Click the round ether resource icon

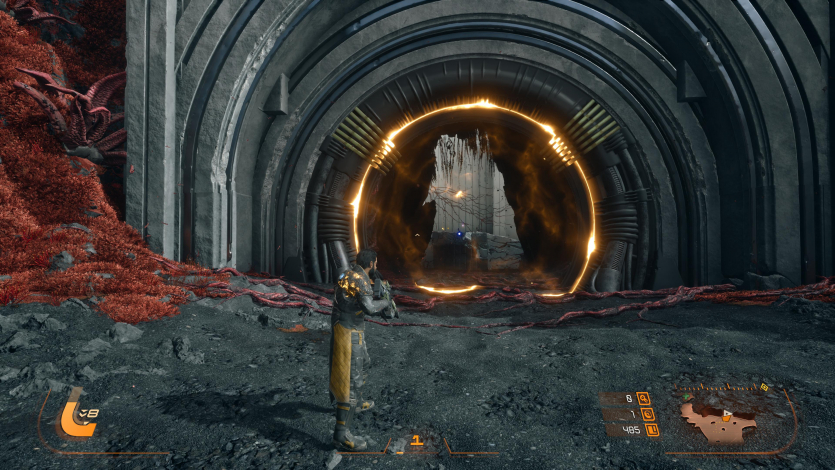pyautogui.click(x=647, y=413)
